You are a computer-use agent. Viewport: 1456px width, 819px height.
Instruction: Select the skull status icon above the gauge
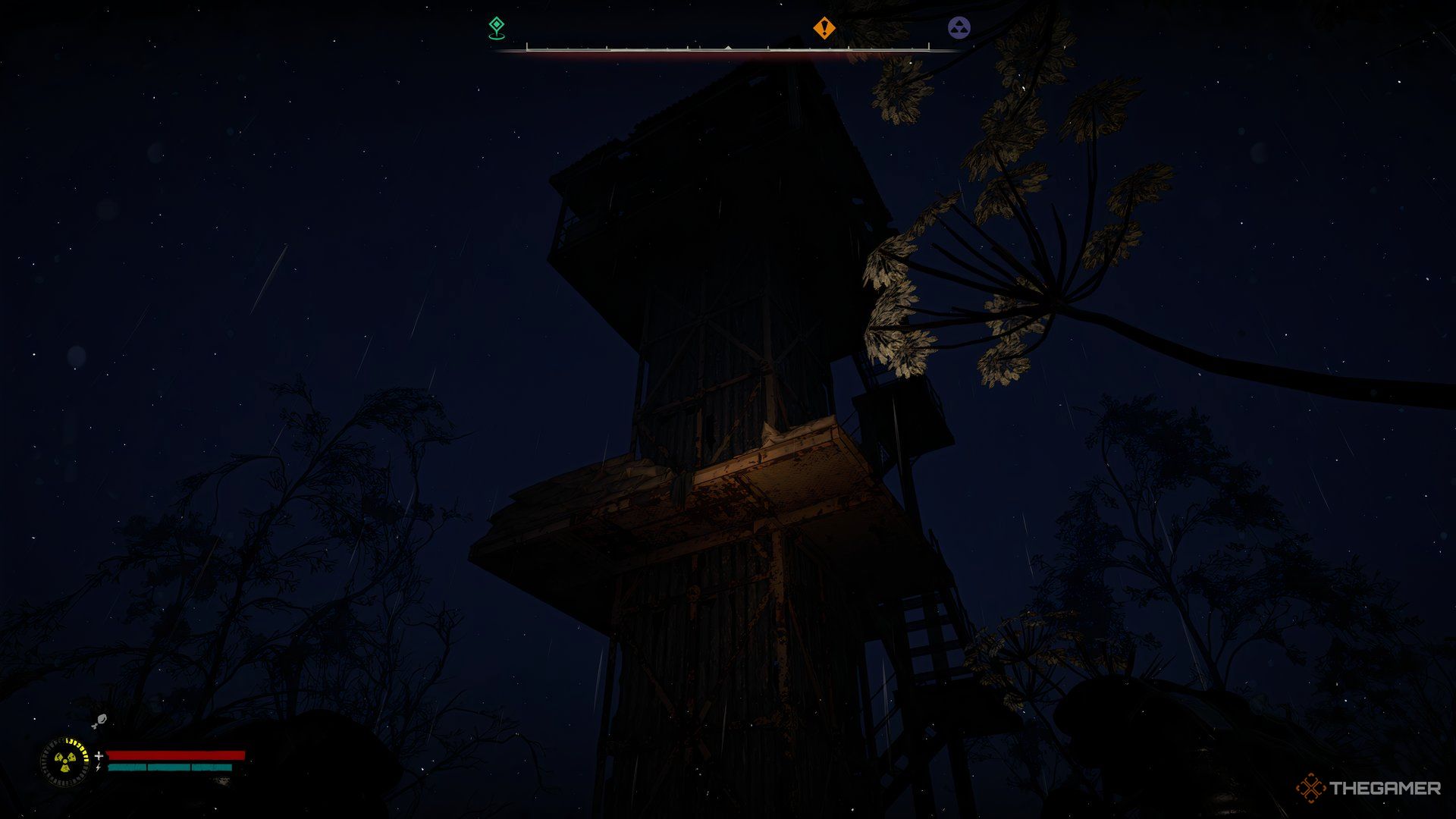[x=101, y=720]
